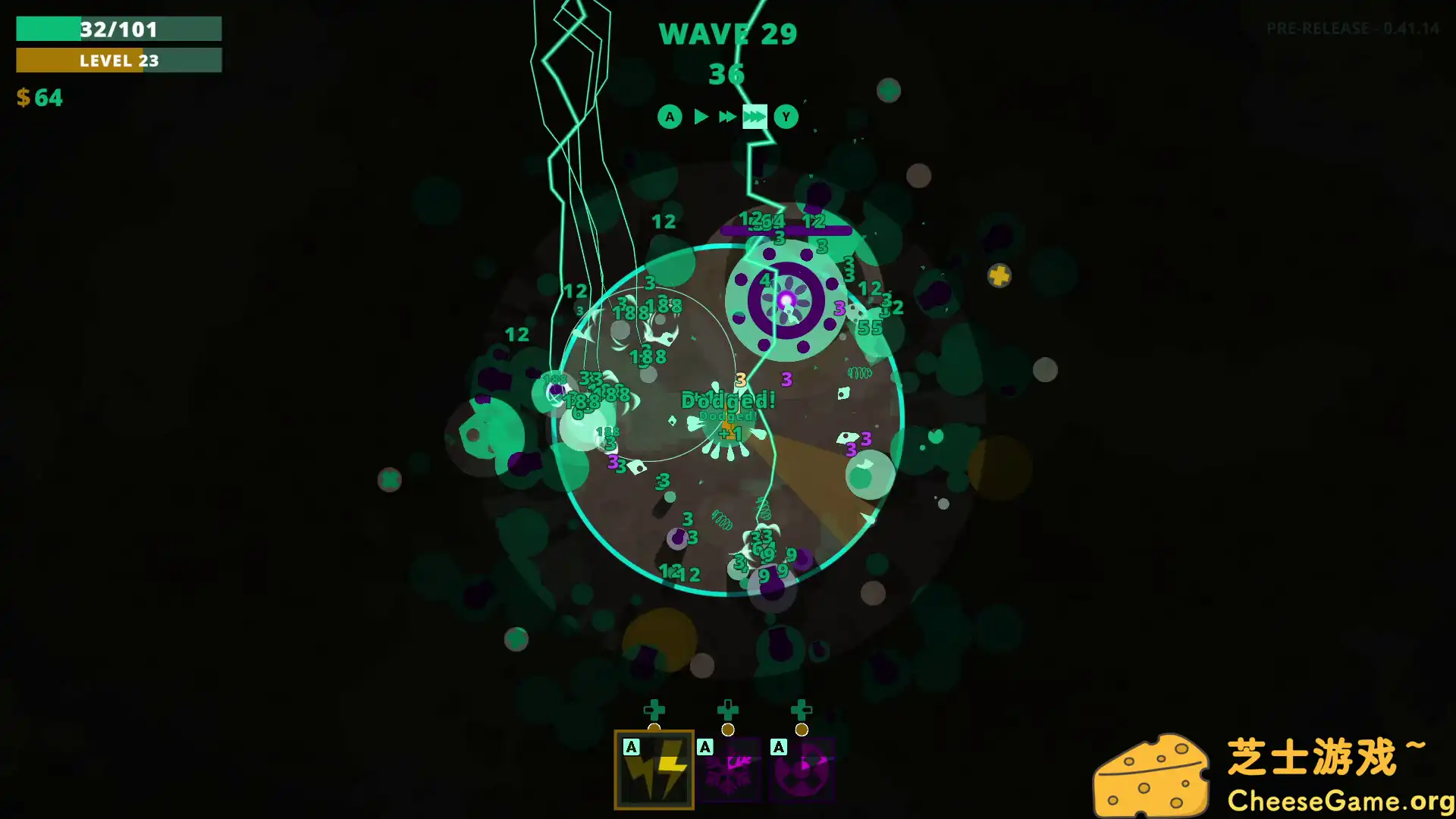Click the circular A button prompt
The height and width of the screenshot is (819, 1456).
(669, 117)
